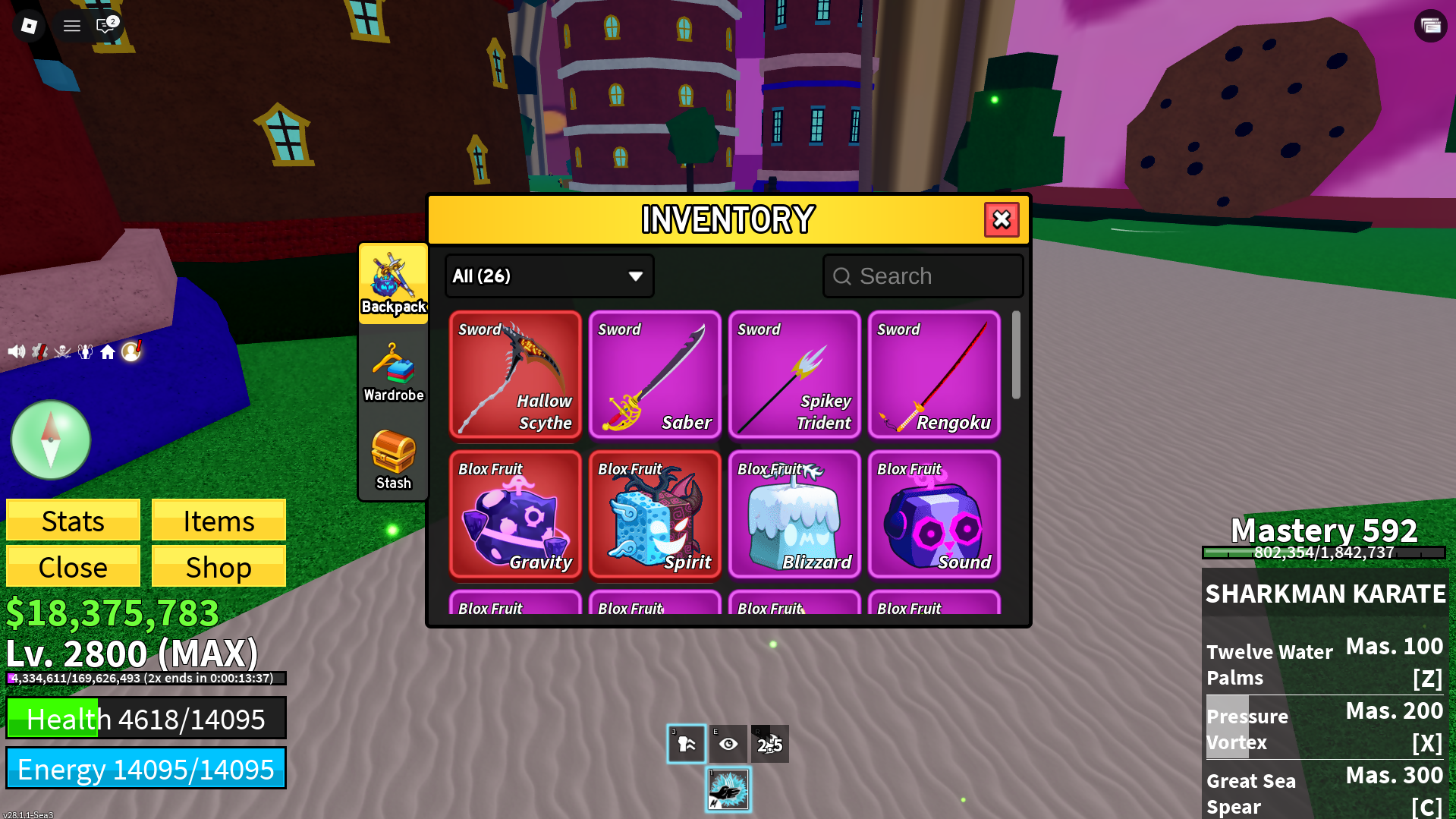1456x819 pixels.
Task: Open the settings gear with red exclamation
Action: tap(39, 351)
